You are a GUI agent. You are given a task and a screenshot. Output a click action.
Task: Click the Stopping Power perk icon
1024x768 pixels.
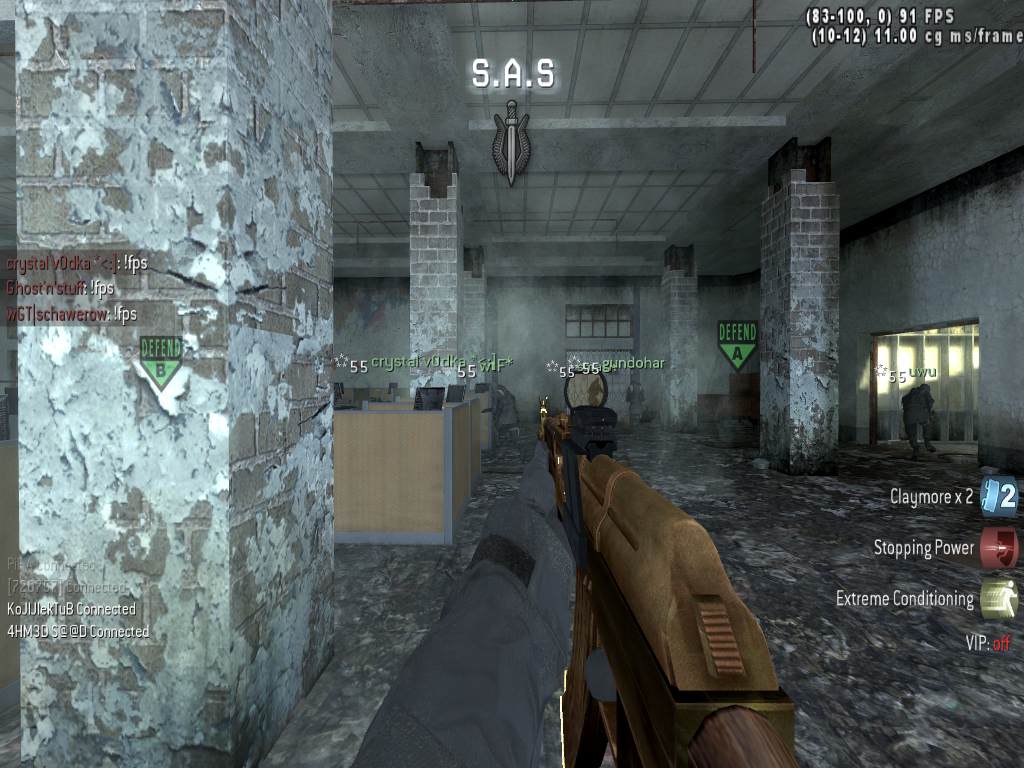[998, 547]
